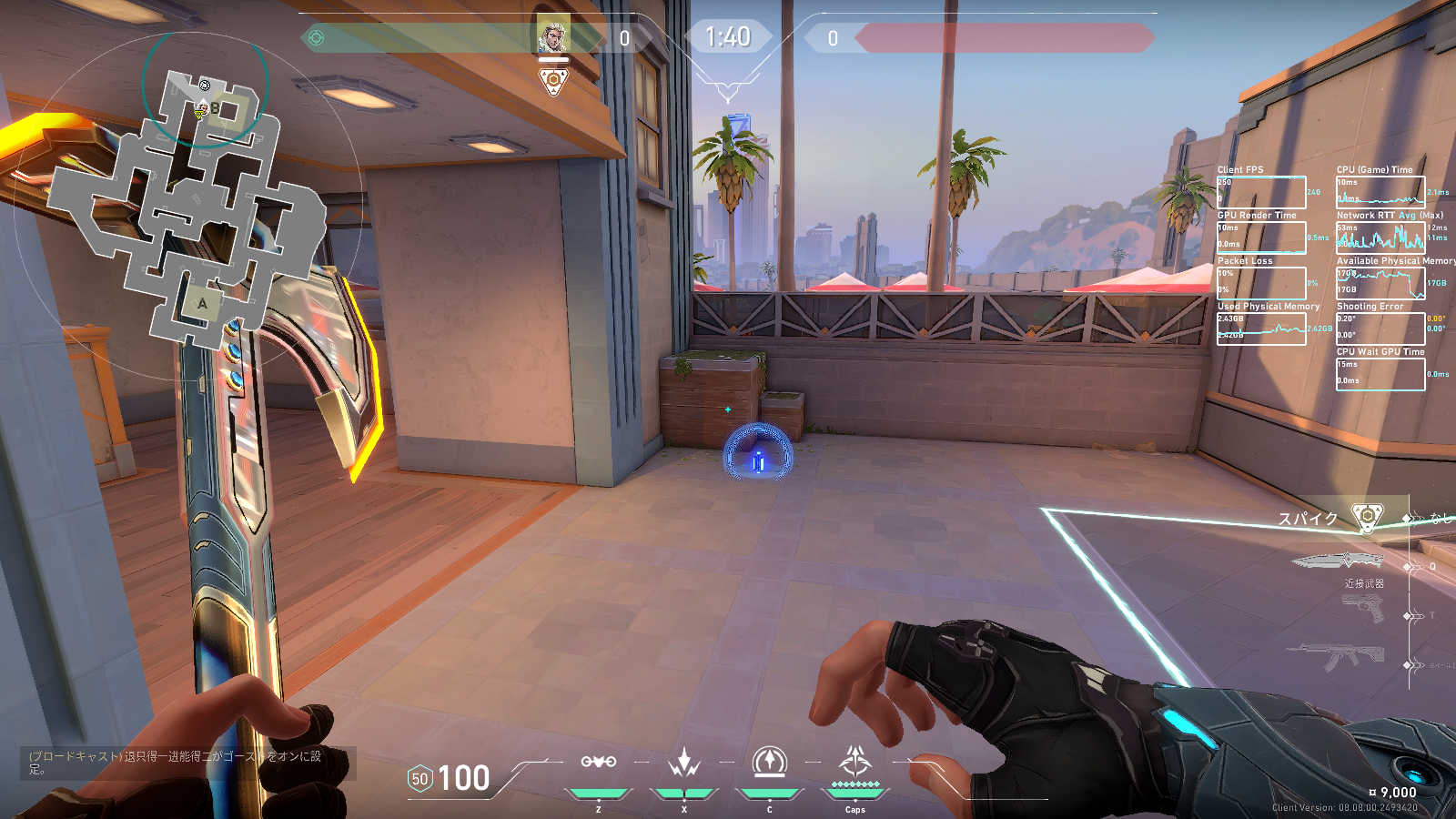Choose the melee knife weapon slot

1338,561
